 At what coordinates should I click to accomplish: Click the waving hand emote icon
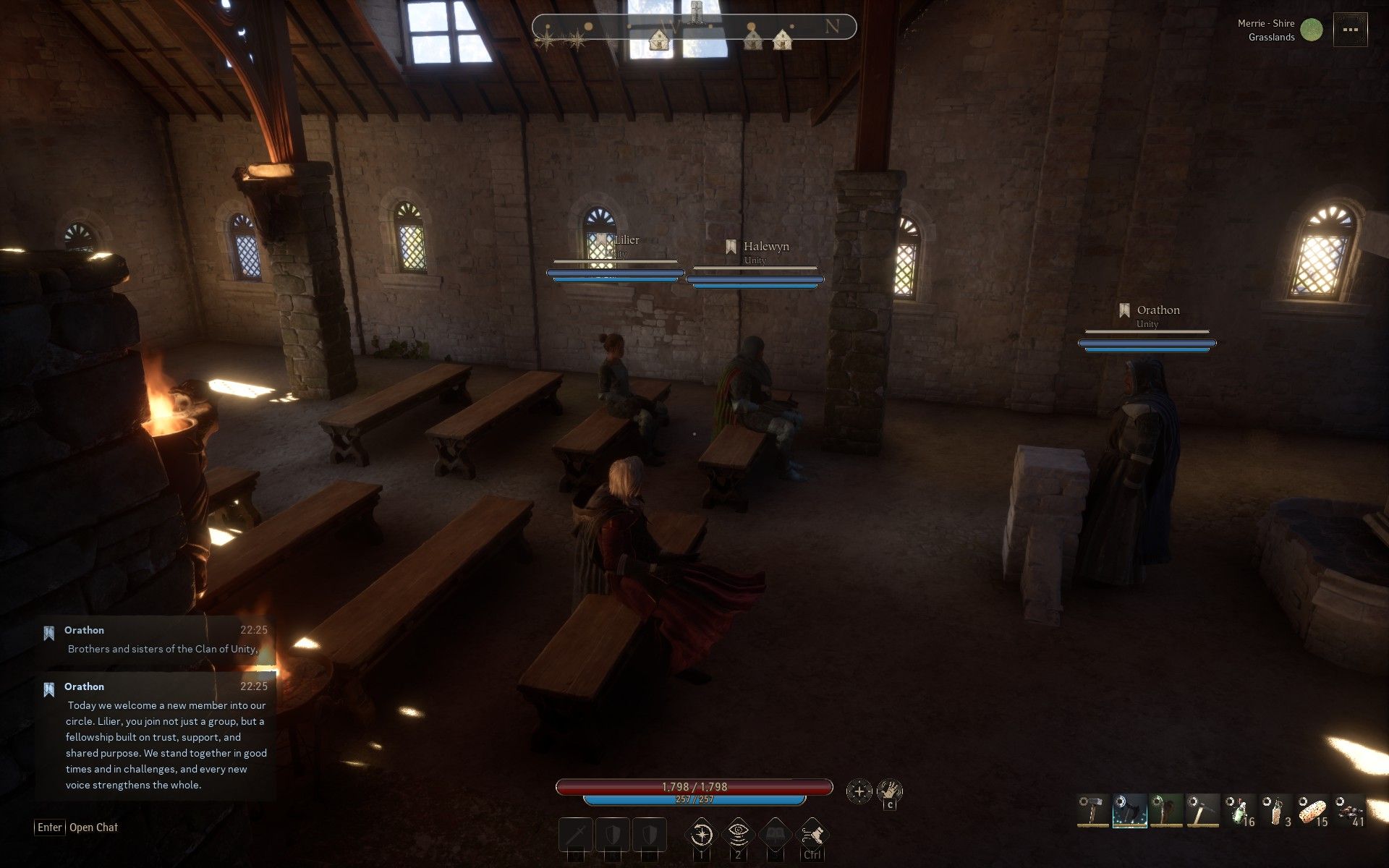tap(889, 790)
